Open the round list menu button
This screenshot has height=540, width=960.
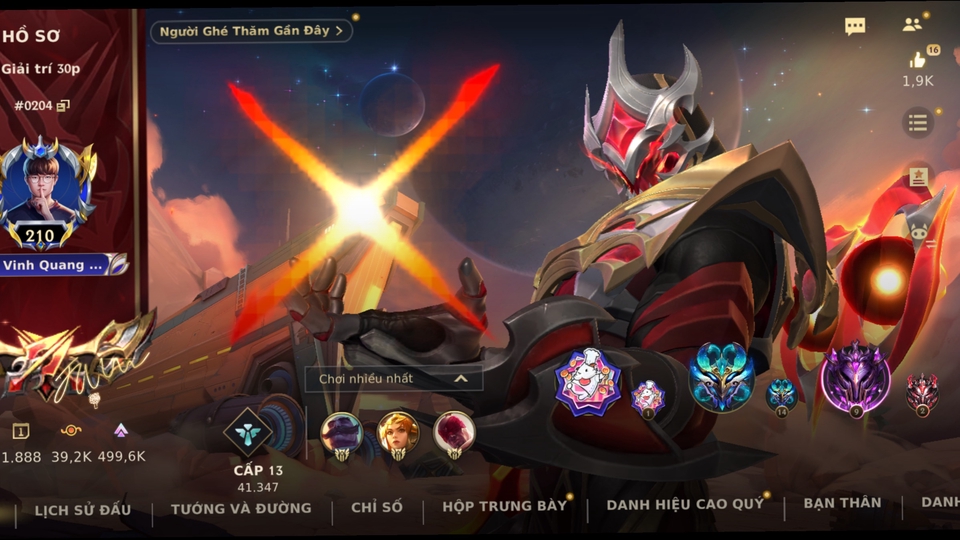pos(918,123)
